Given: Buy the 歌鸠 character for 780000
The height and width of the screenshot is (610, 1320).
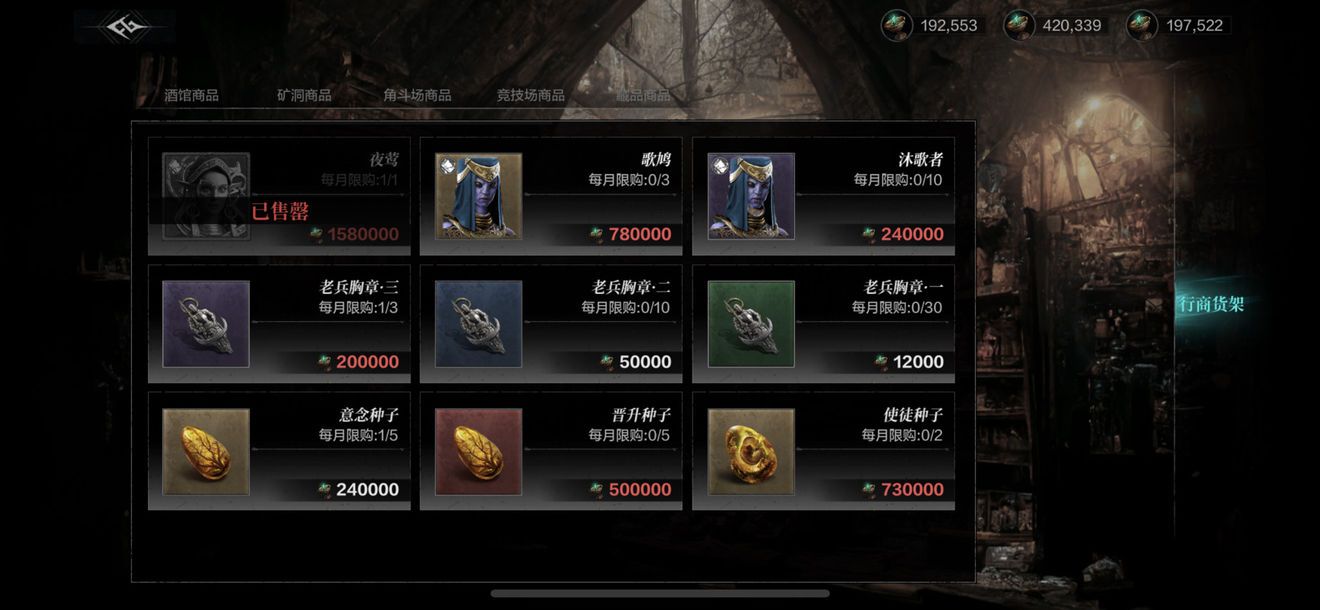Looking at the screenshot, I should click(551, 196).
